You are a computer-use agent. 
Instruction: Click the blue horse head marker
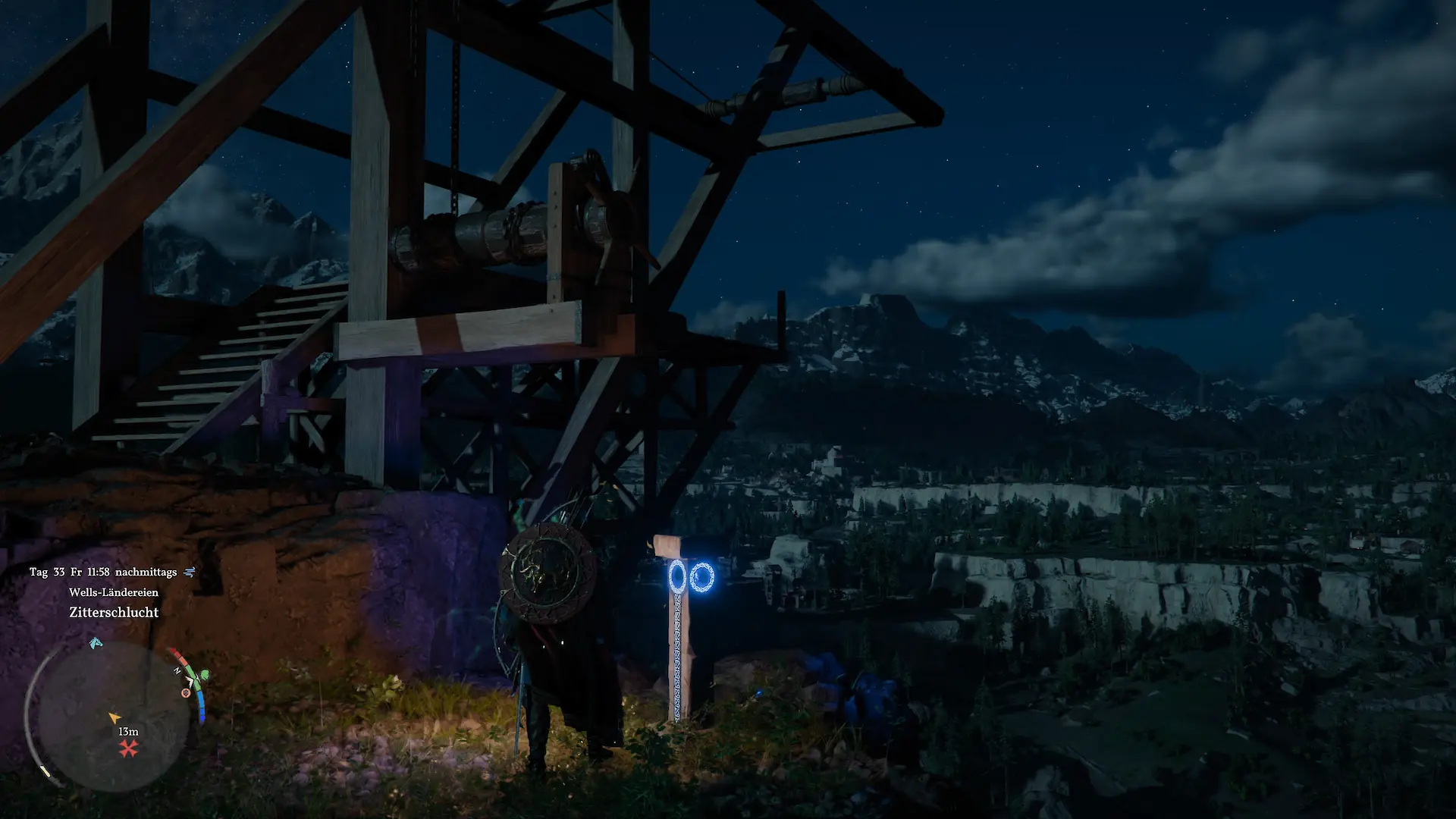[96, 644]
